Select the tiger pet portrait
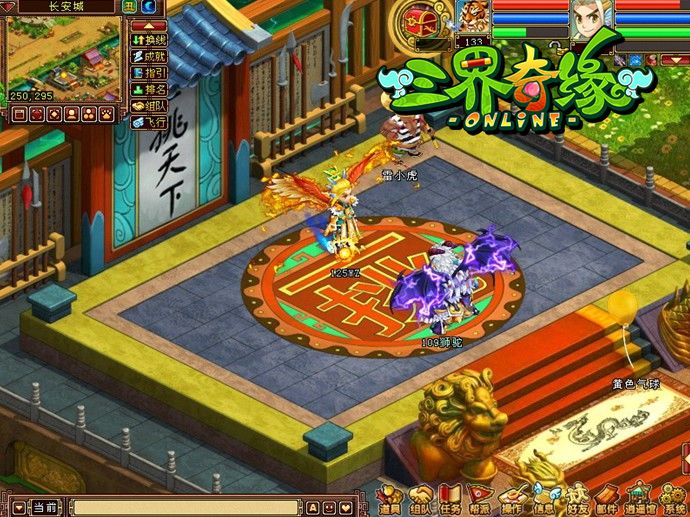 tap(473, 18)
